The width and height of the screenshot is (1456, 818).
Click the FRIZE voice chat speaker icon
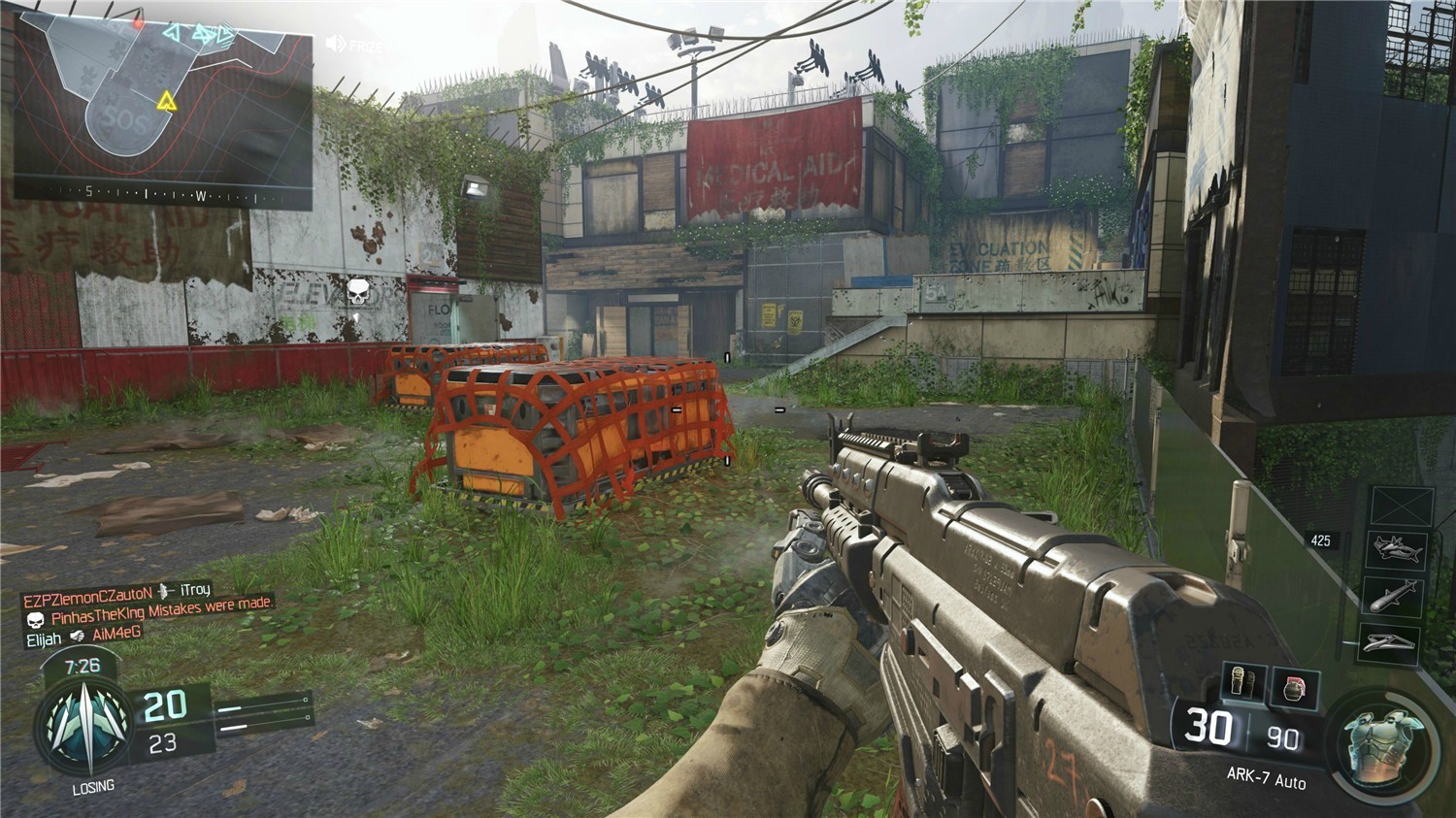pos(336,44)
